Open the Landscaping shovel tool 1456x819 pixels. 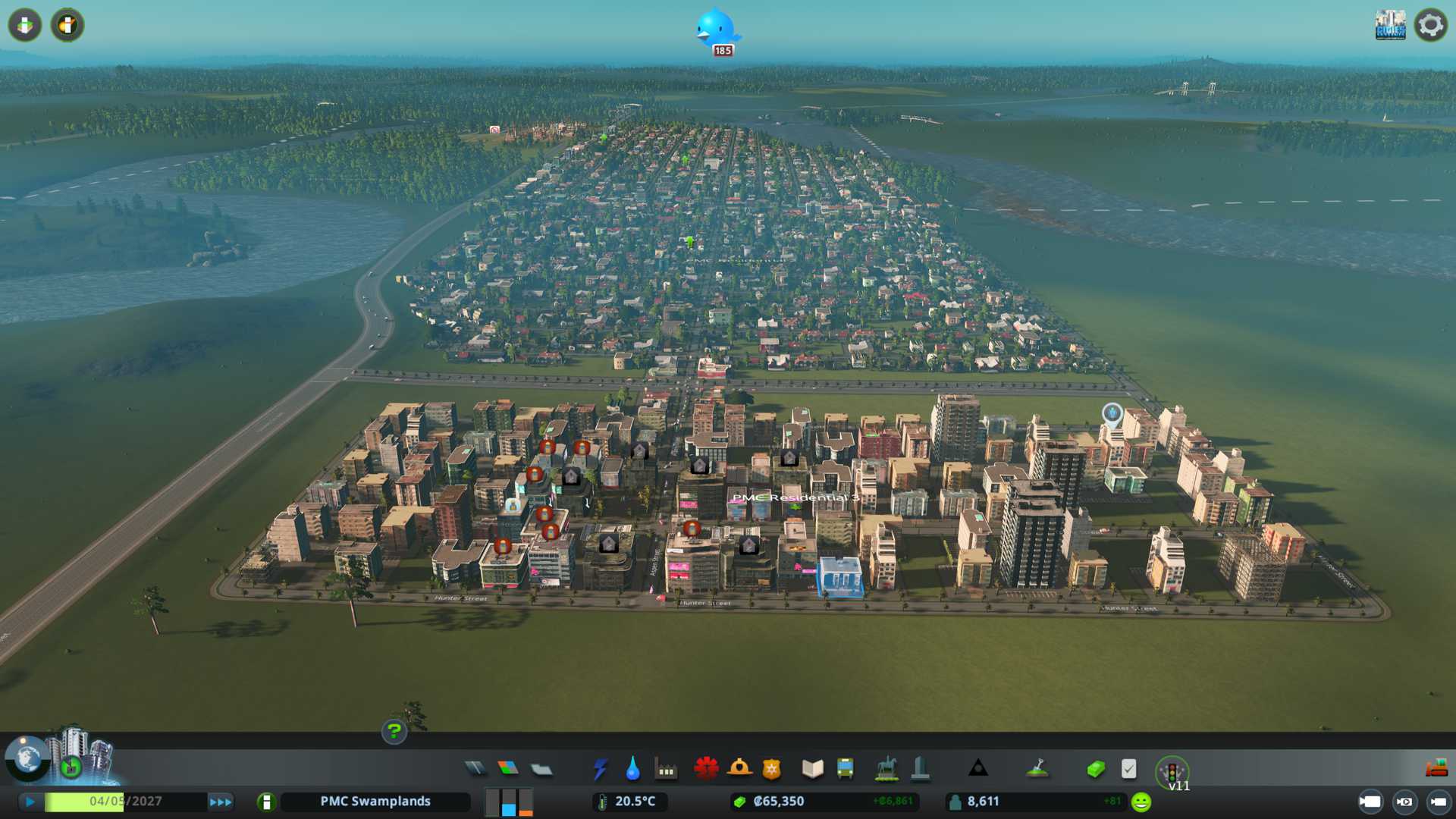pos(1037,769)
